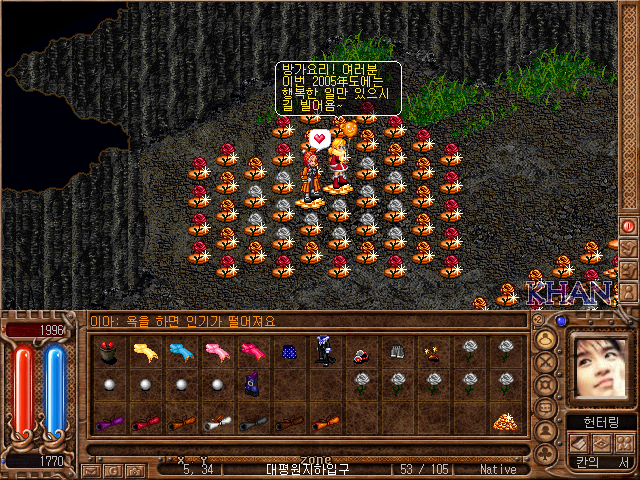Select the blue polka-dot cloth item
640x480 pixels.
[289, 351]
